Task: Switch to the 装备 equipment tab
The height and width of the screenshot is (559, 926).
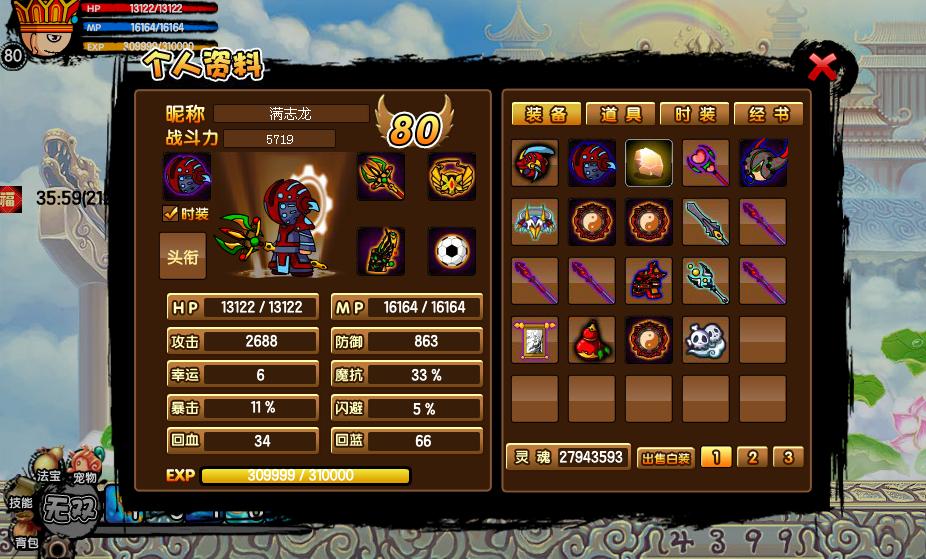Action: pyautogui.click(x=546, y=115)
